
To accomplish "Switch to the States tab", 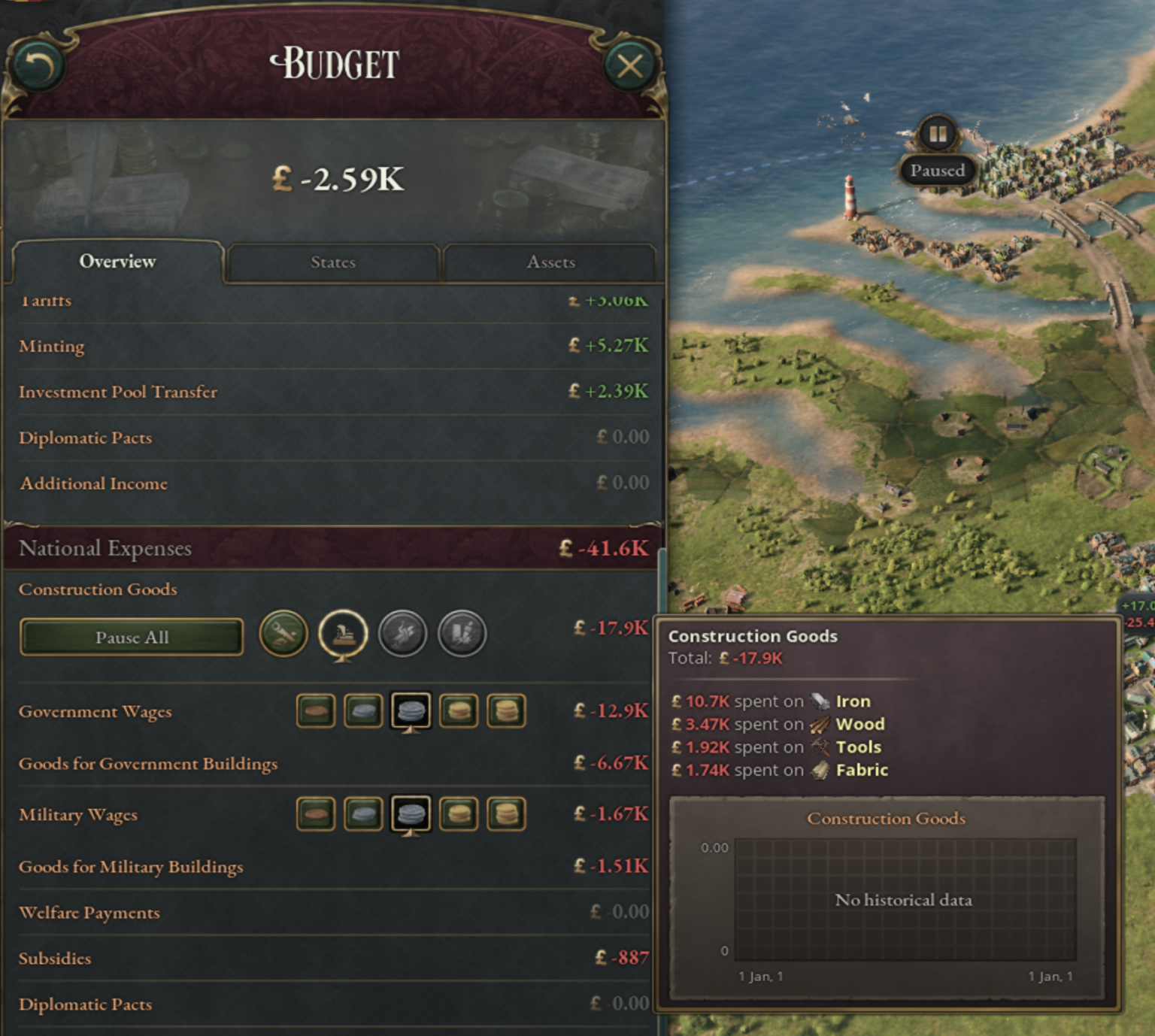I will coord(333,262).
